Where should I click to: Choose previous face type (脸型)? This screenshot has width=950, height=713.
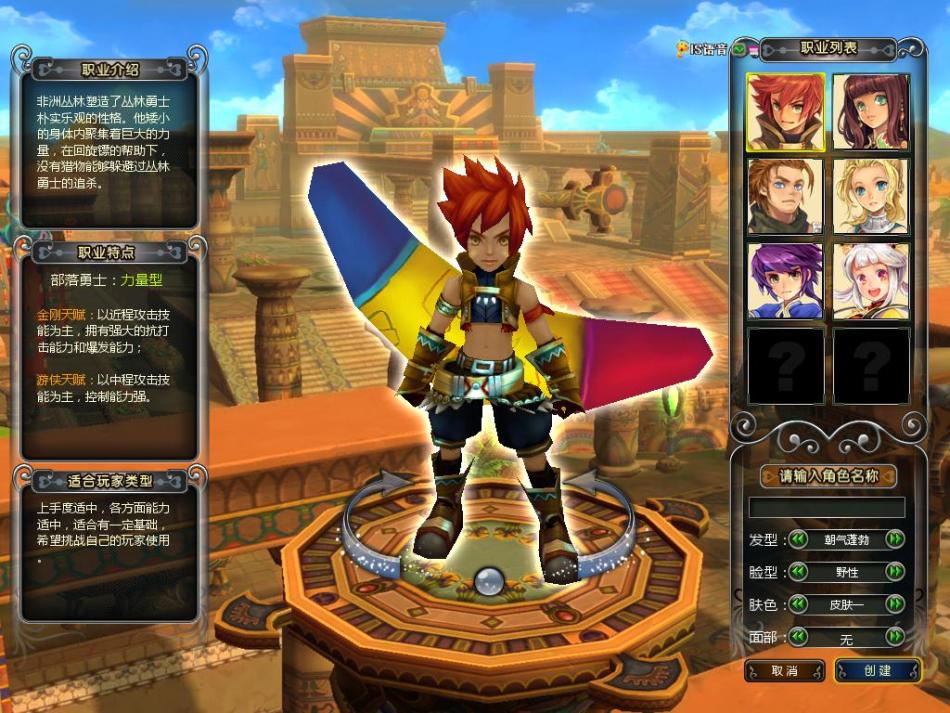(799, 572)
